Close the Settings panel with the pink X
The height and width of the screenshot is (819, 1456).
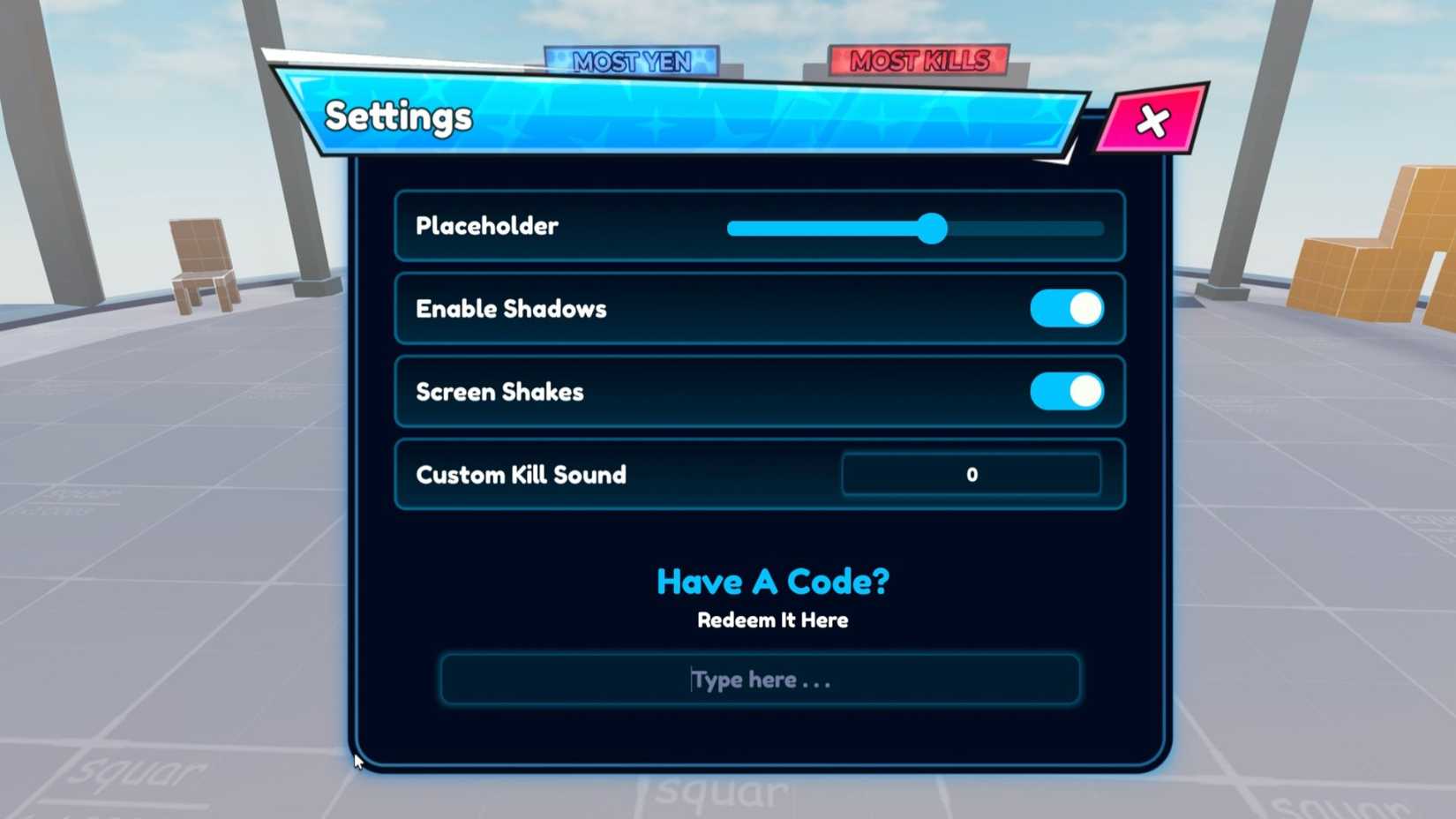[x=1153, y=121]
